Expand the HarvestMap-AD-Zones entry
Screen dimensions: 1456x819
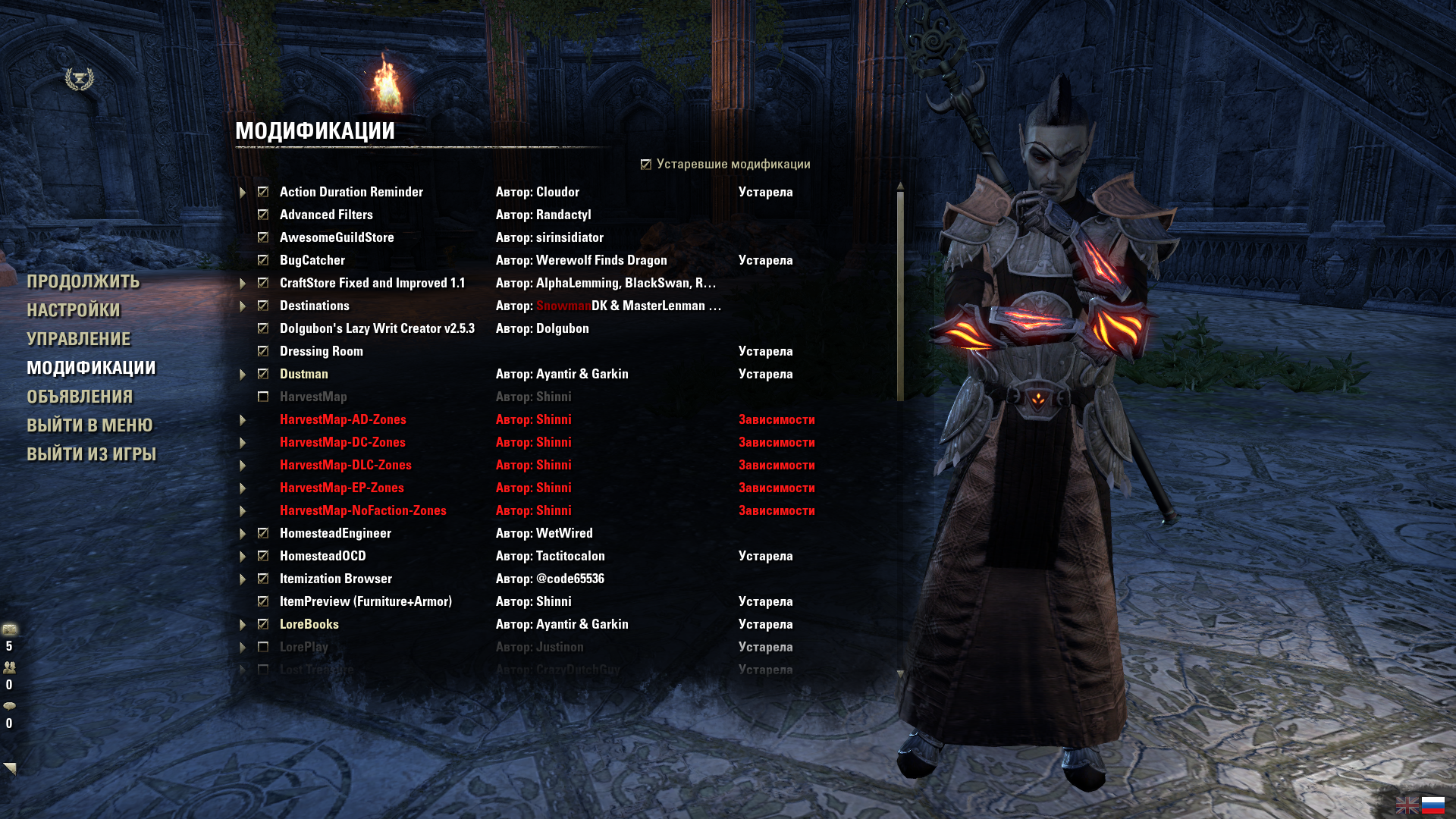pos(243,420)
